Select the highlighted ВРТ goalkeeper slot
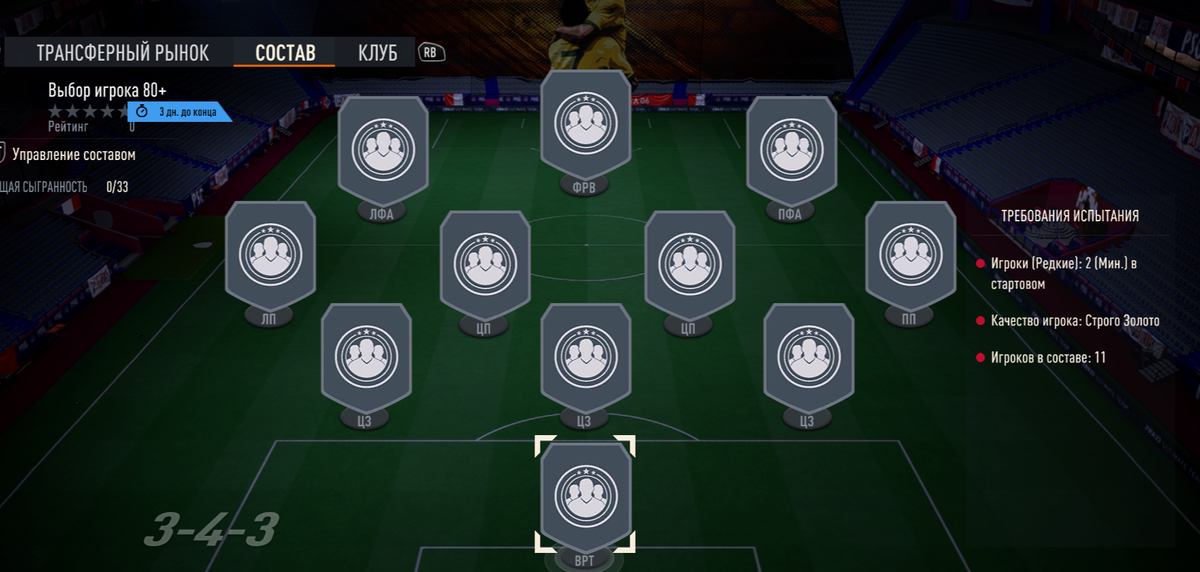1200x572 pixels. [x=585, y=494]
